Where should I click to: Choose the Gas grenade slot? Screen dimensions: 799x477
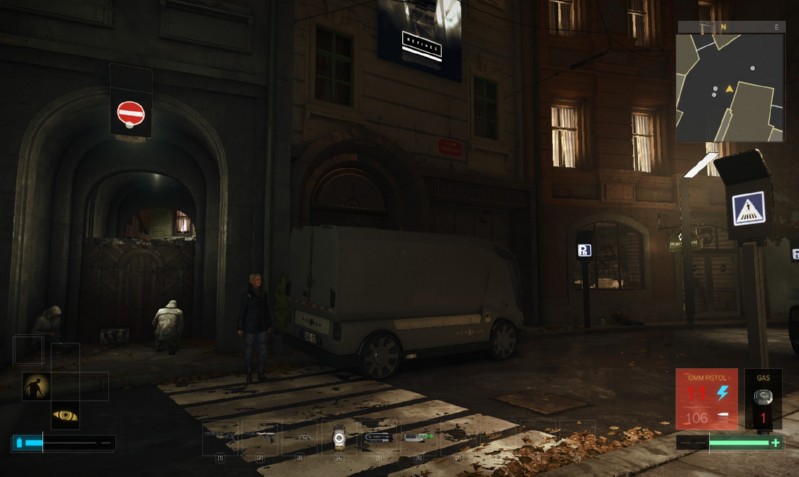(763, 400)
